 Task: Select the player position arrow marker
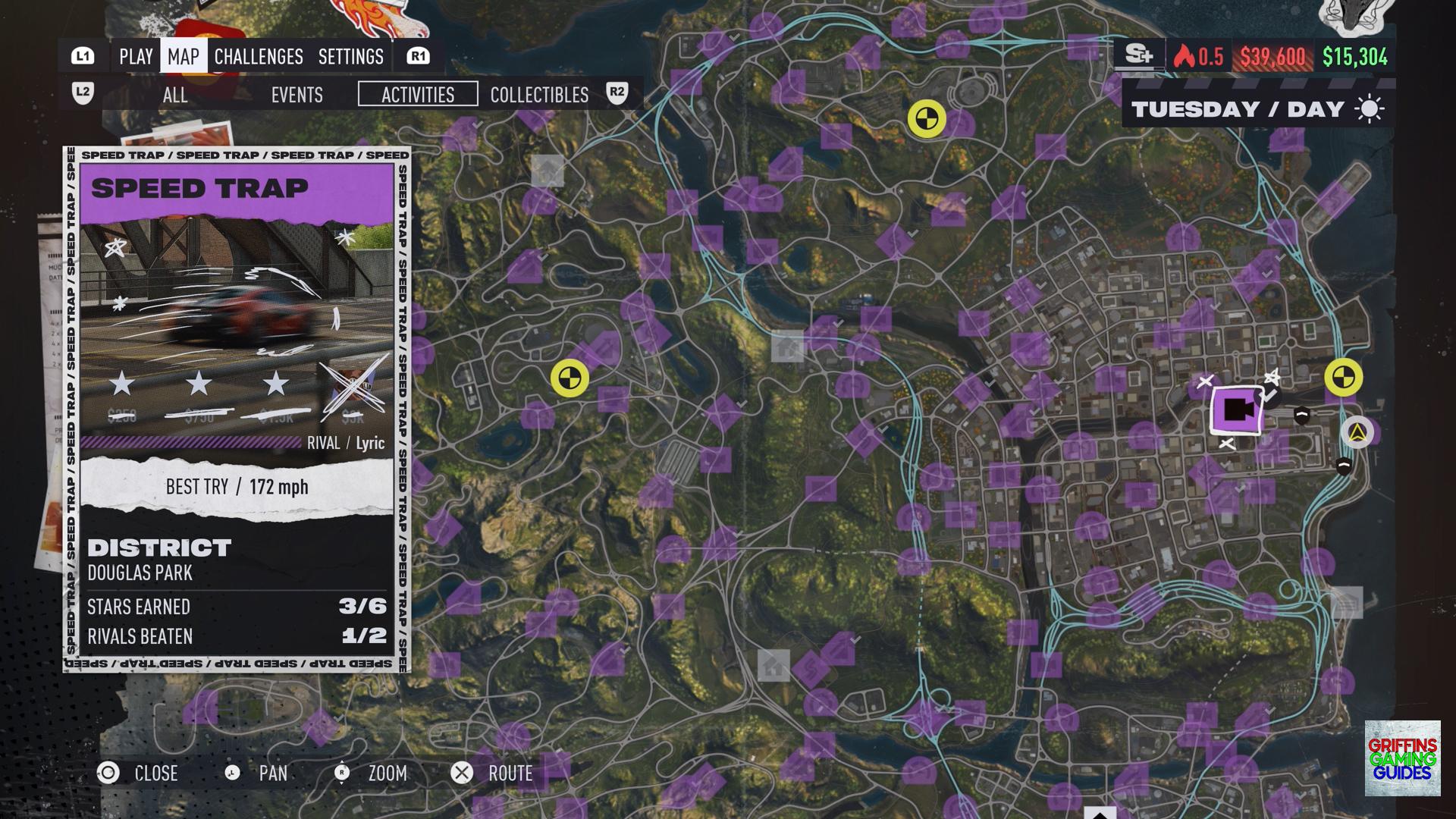point(1357,433)
